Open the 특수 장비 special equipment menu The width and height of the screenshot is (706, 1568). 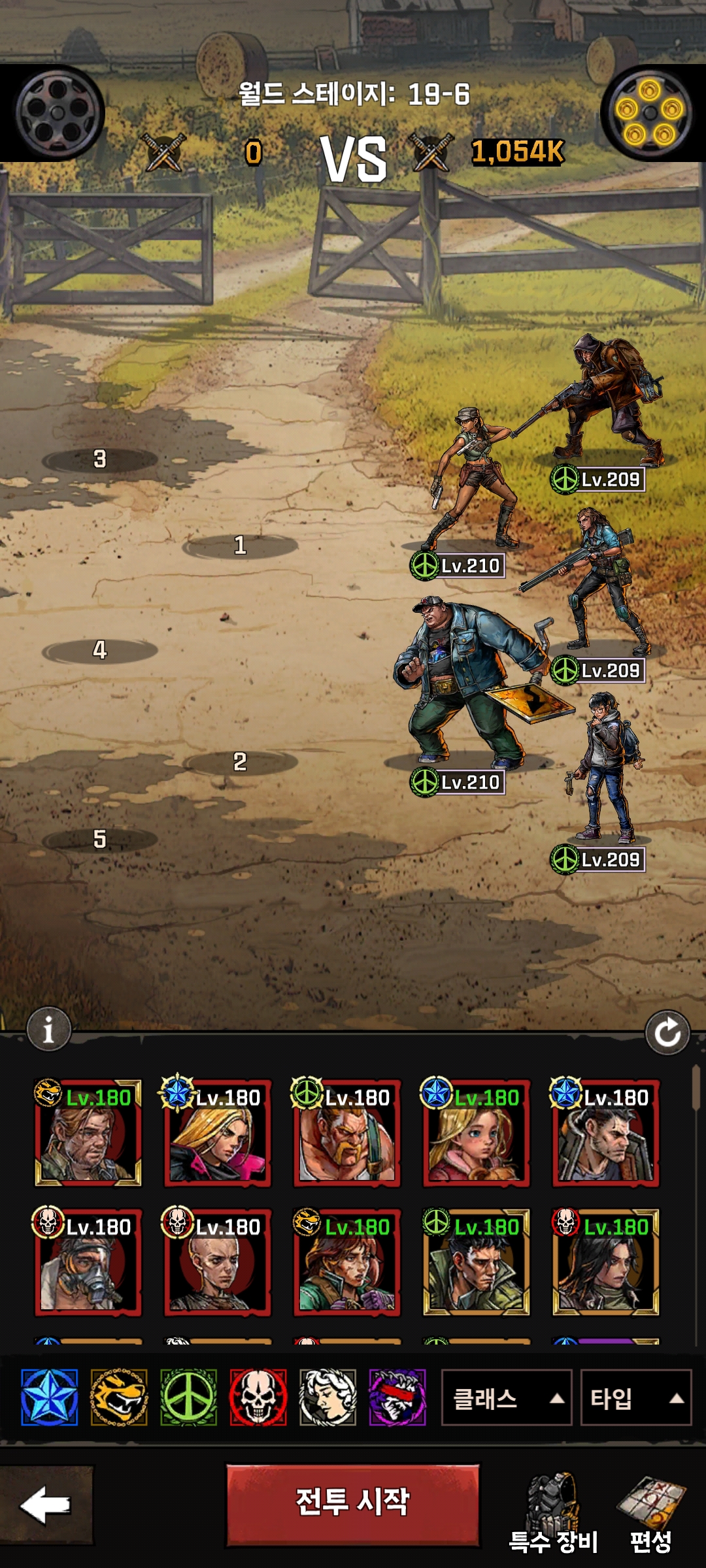(553, 1512)
